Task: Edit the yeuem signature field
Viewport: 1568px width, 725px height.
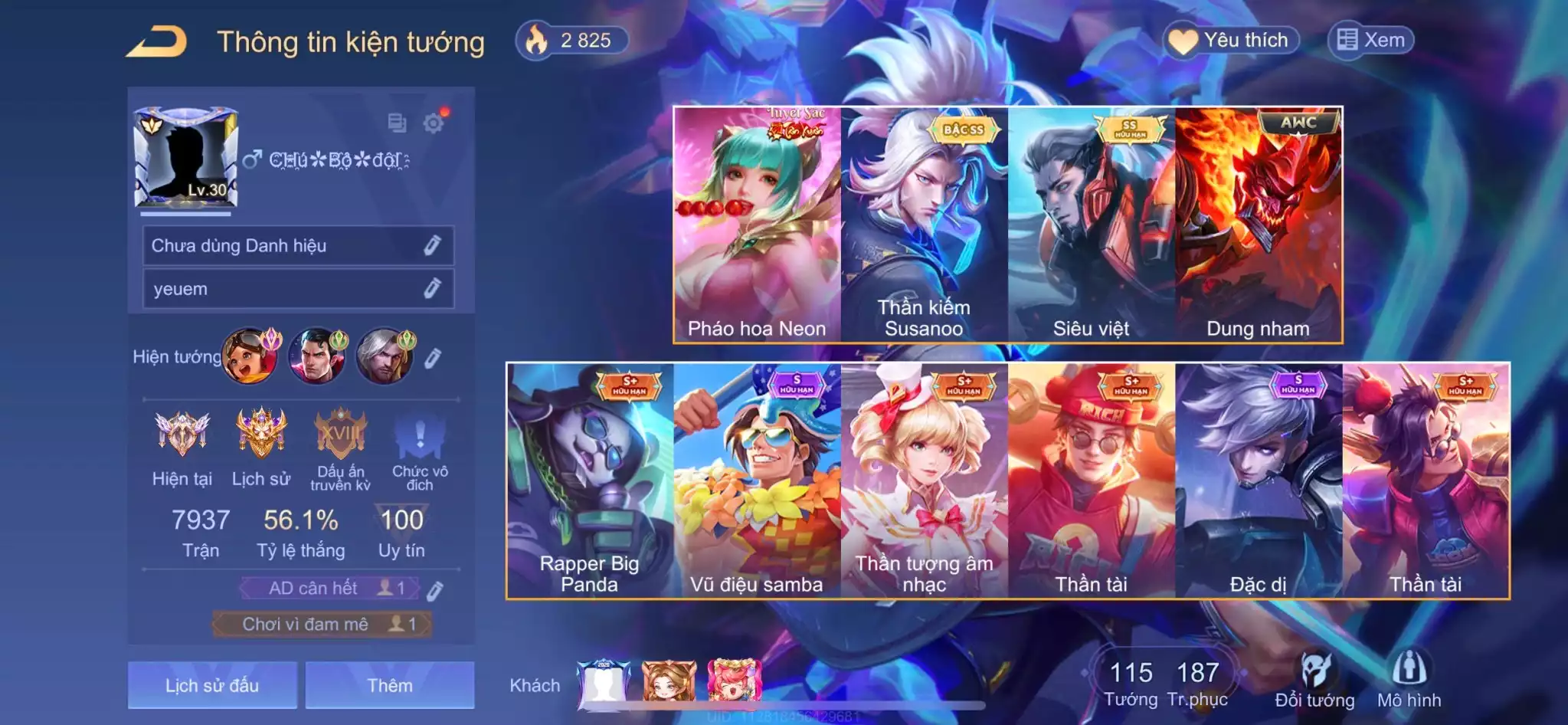Action: tap(432, 289)
